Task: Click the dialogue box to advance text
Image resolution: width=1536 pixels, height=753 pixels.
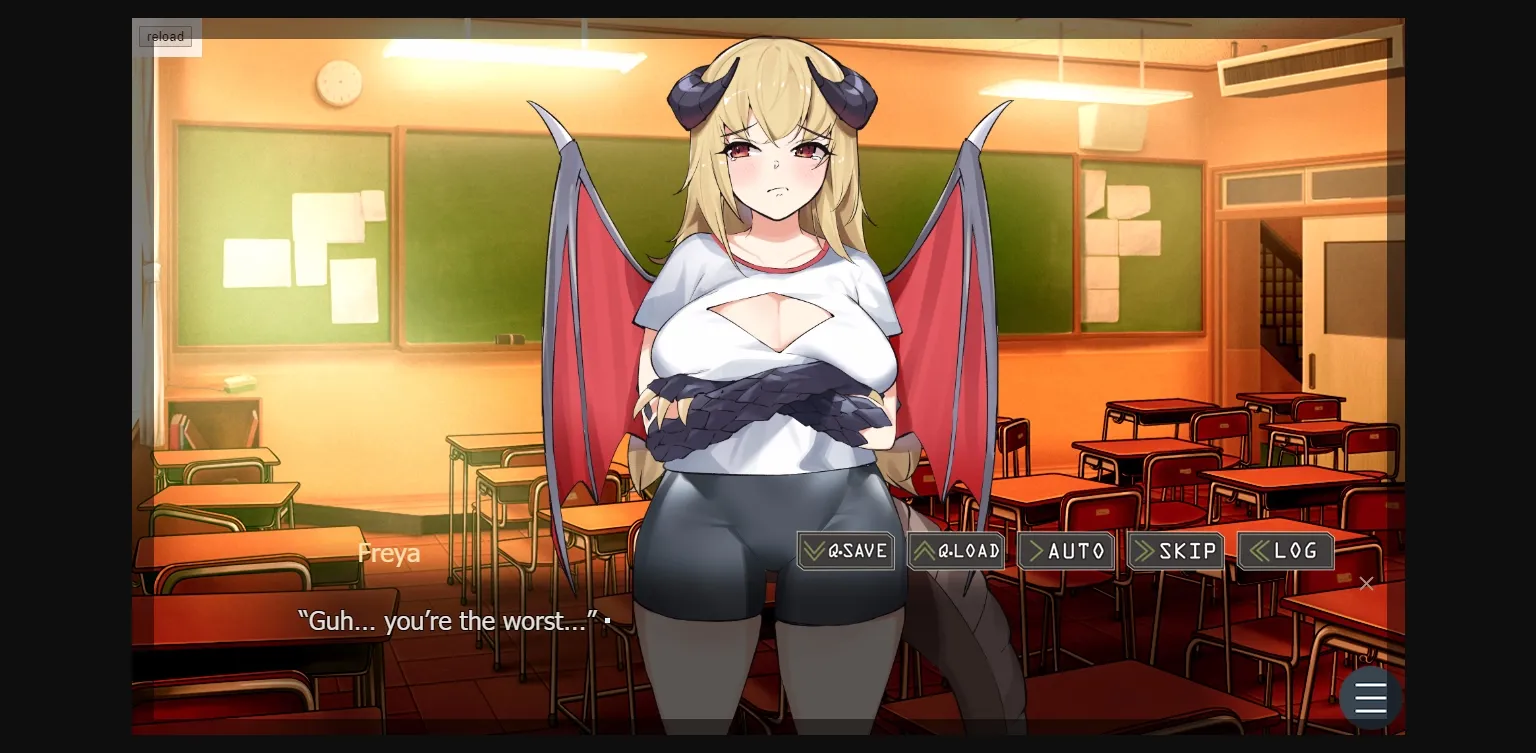Action: click(450, 650)
